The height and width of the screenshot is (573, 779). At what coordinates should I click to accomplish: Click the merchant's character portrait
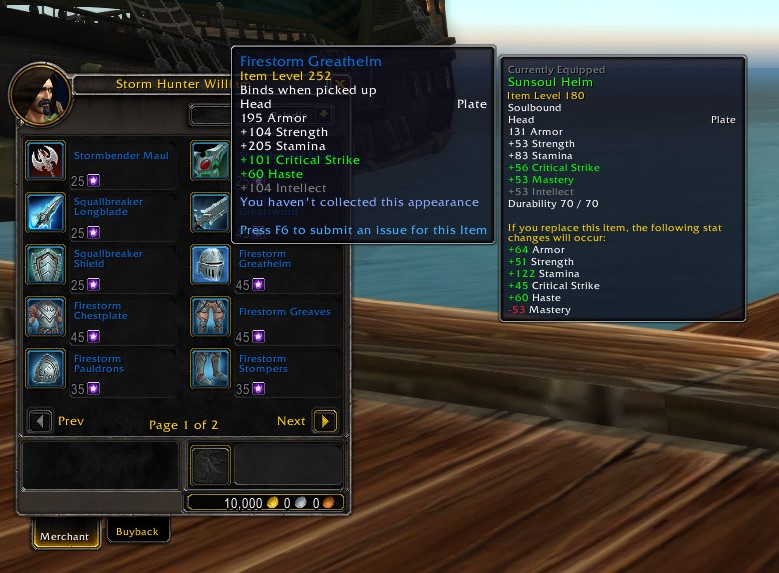(x=40, y=94)
